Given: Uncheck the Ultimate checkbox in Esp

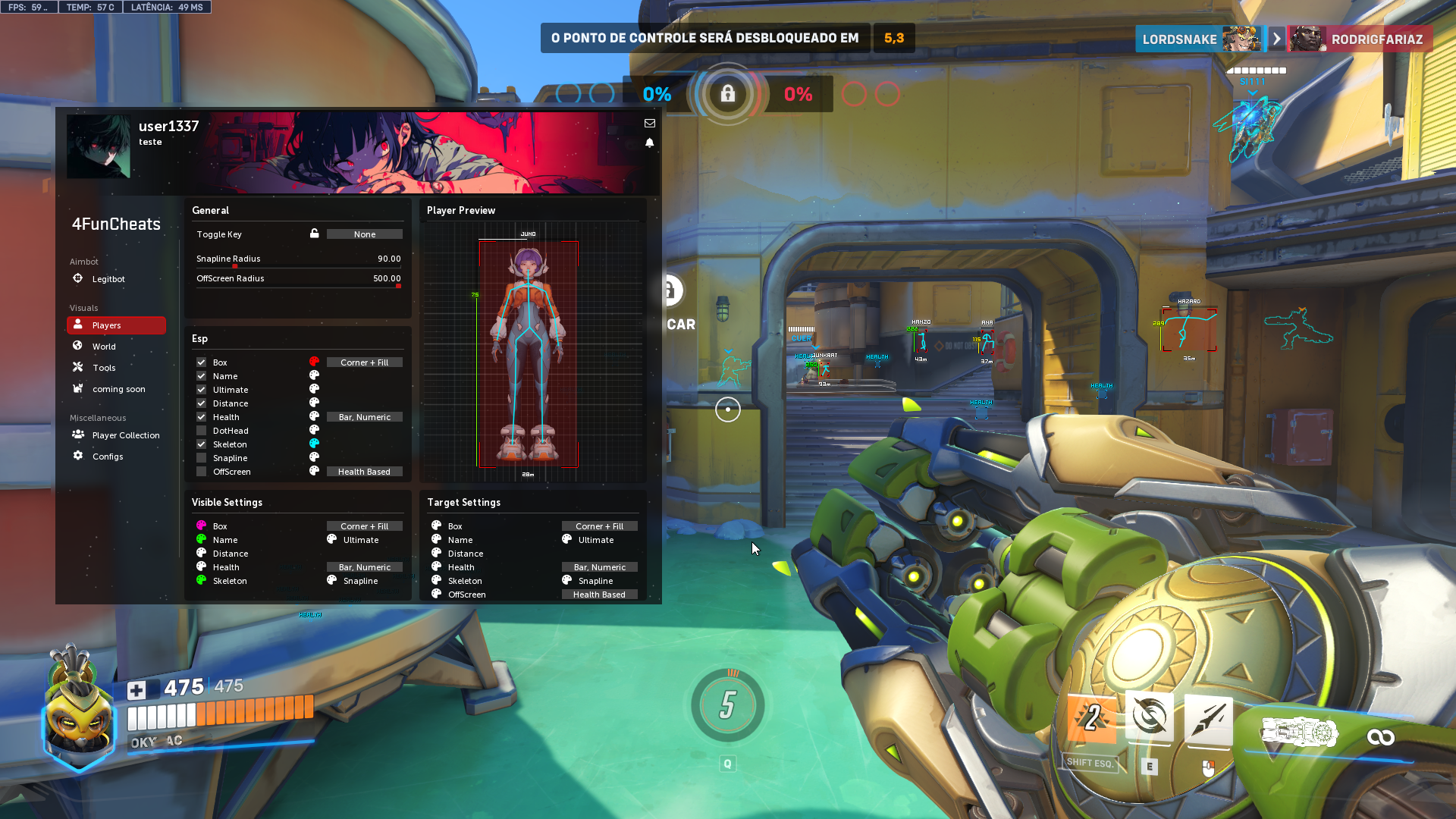Looking at the screenshot, I should point(202,390).
